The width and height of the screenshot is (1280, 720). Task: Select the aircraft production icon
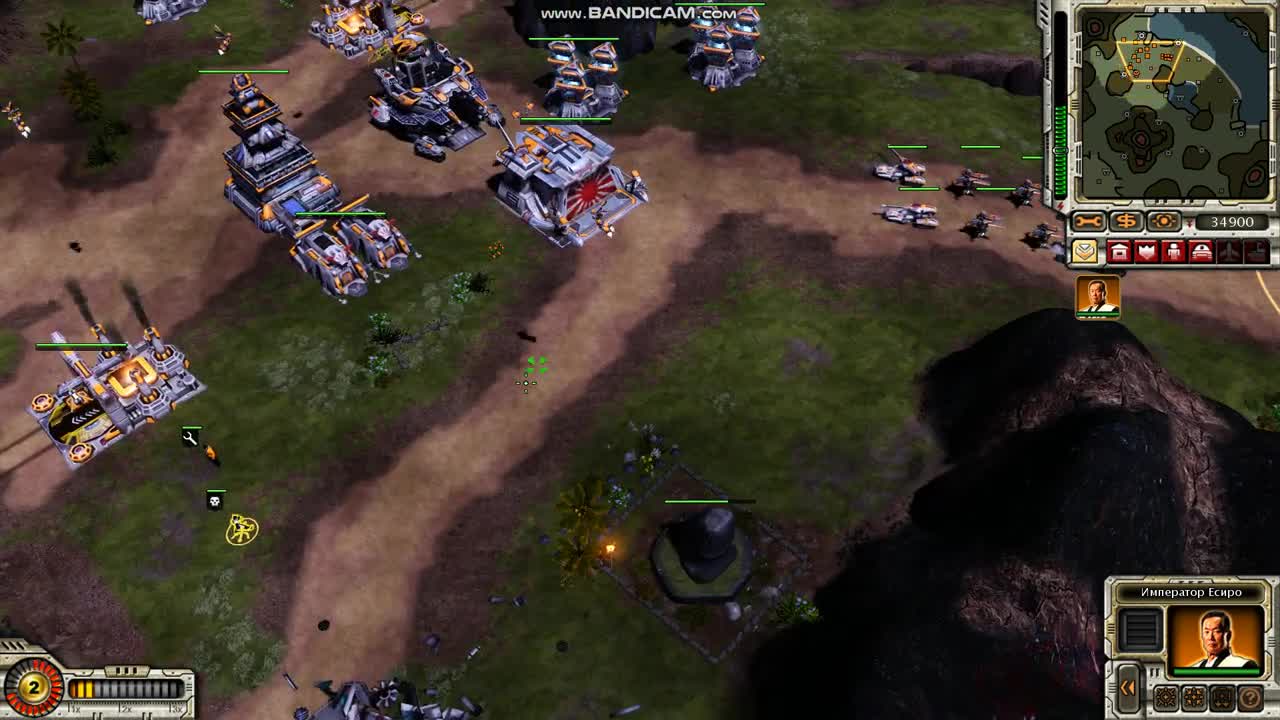point(1227,250)
